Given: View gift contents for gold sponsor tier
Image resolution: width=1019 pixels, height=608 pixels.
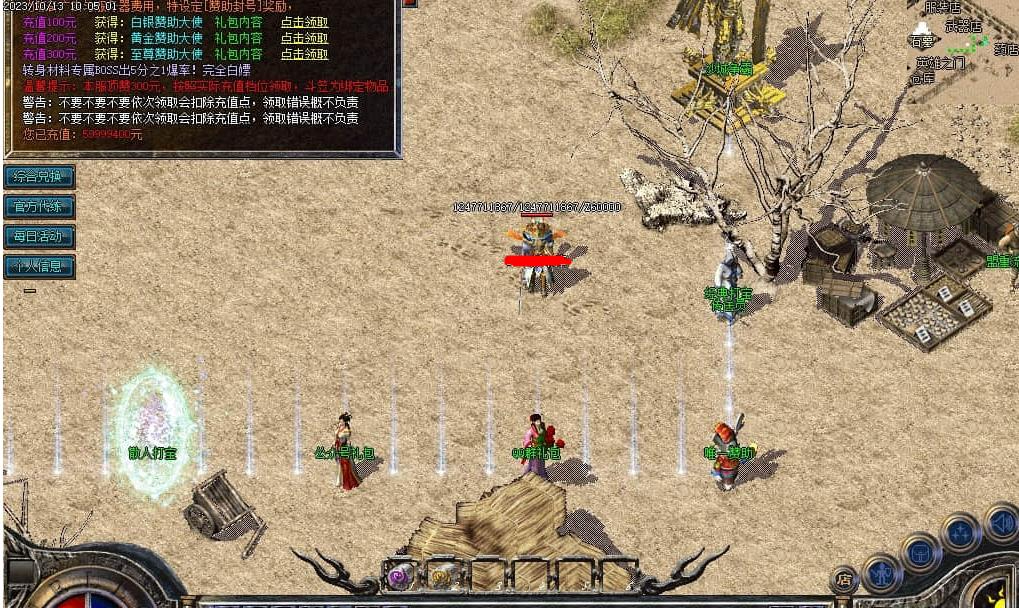Looking at the screenshot, I should pos(238,39).
